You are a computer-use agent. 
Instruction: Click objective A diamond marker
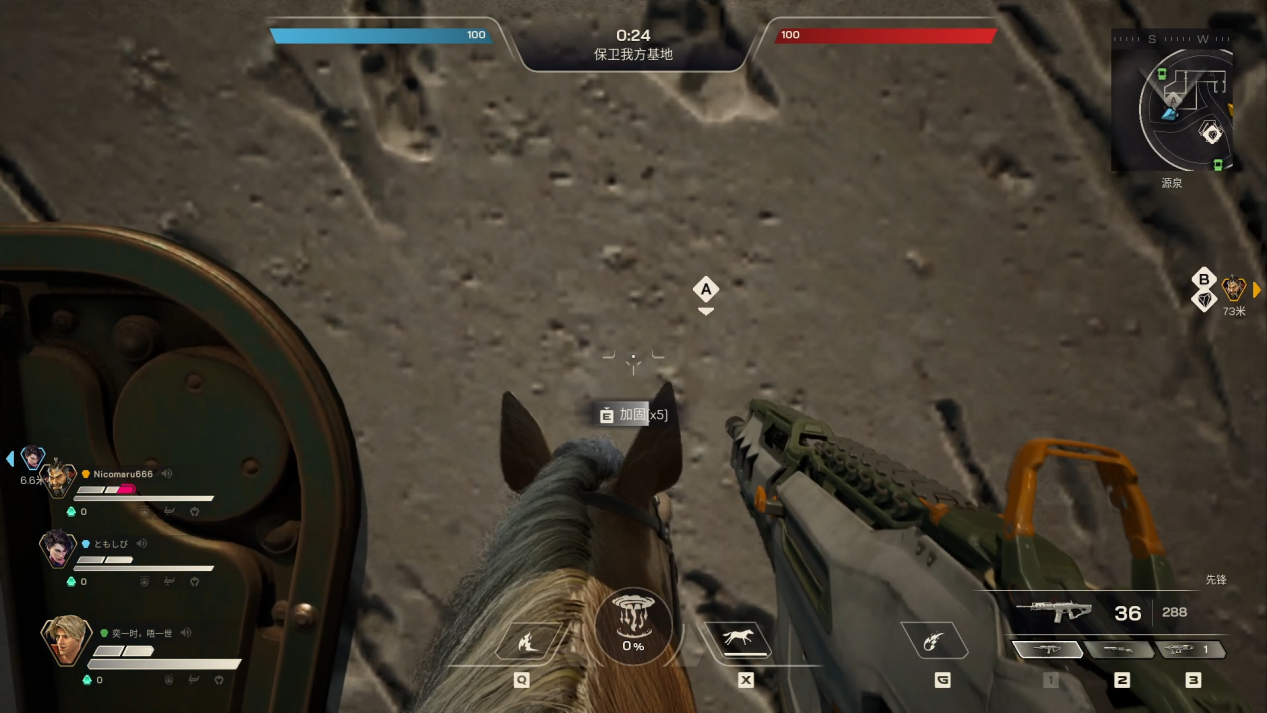(706, 290)
